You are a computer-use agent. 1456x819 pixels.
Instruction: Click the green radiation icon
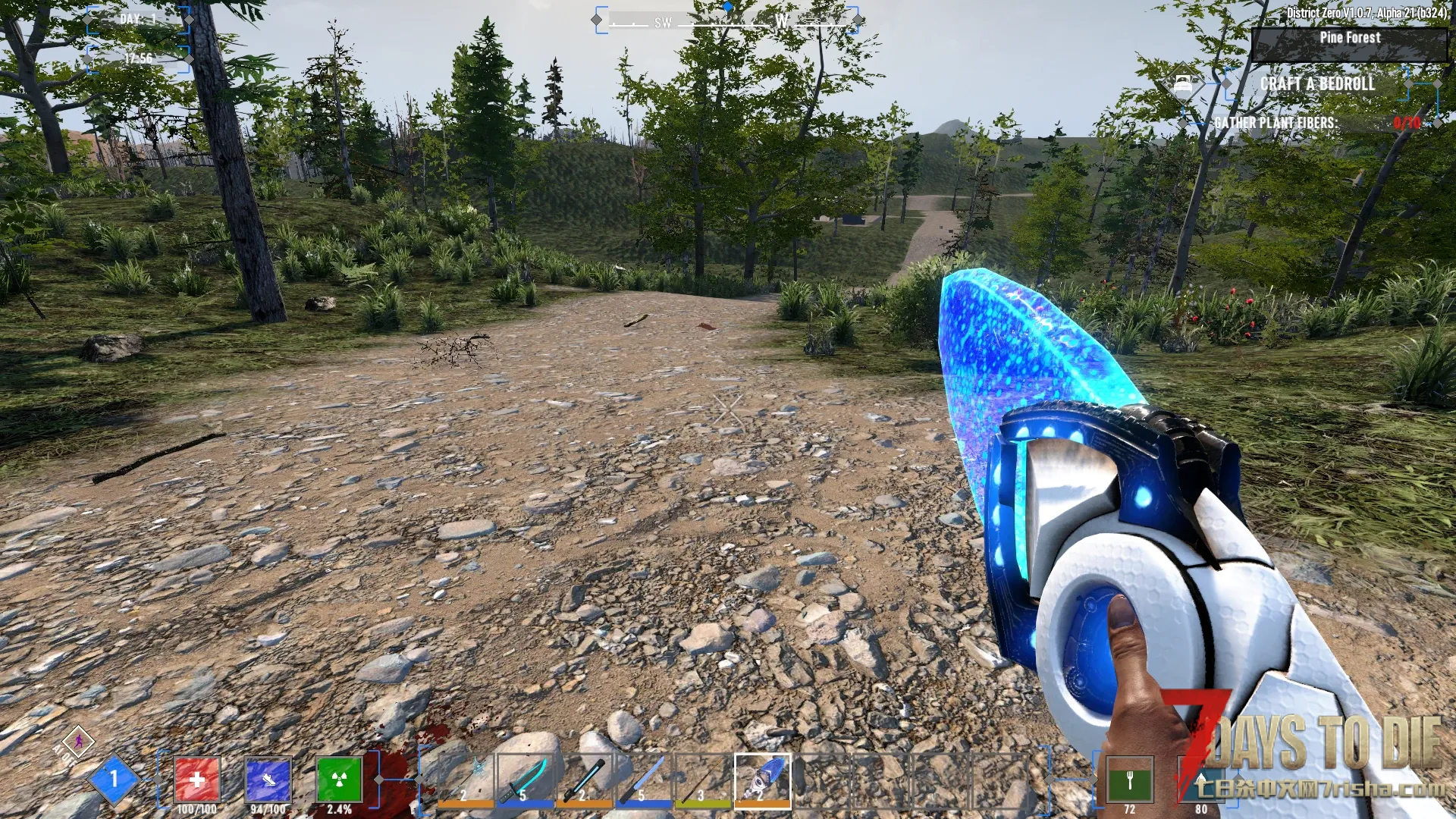pyautogui.click(x=338, y=779)
